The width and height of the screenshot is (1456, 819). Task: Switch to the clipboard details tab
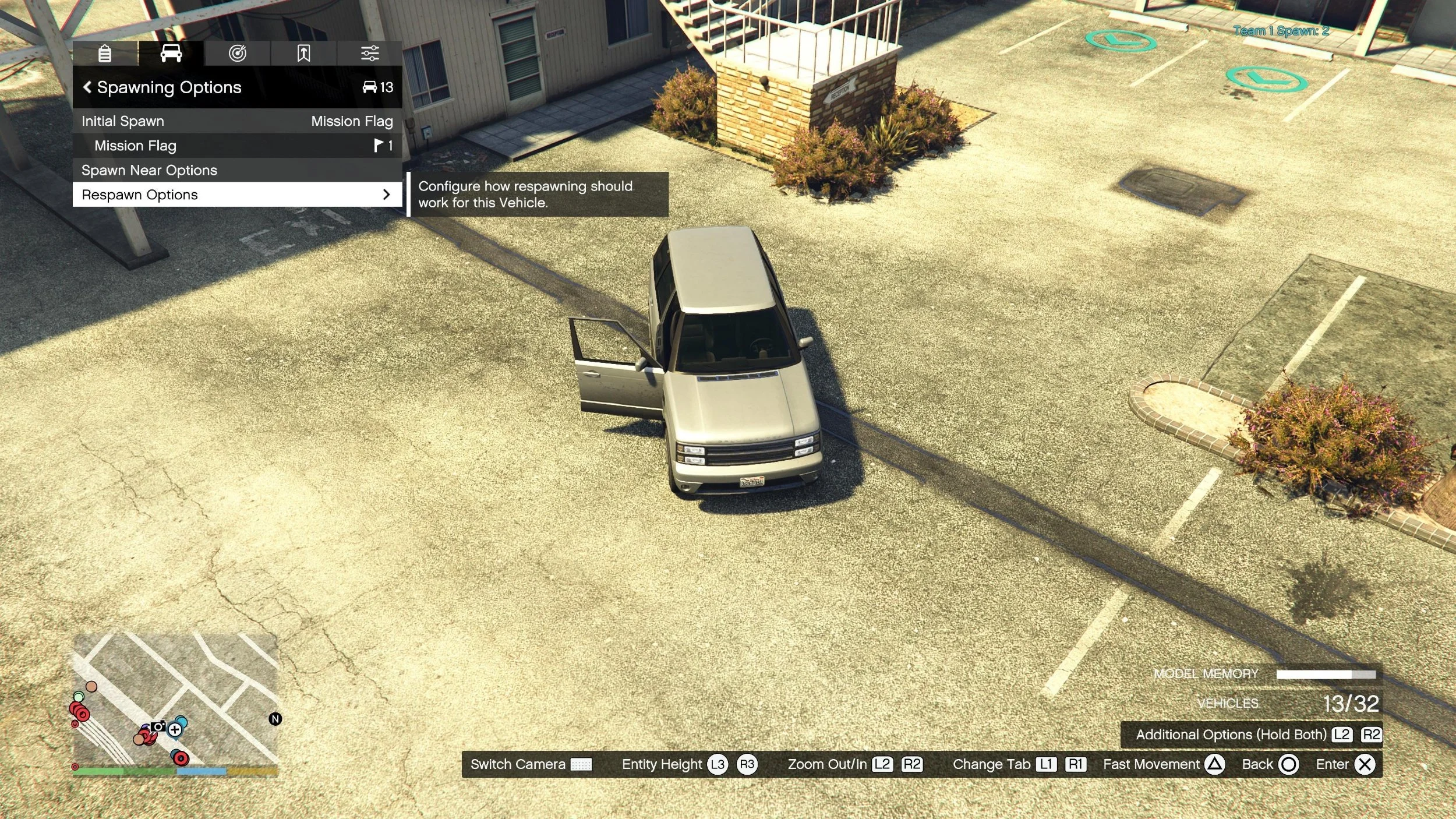[105, 54]
